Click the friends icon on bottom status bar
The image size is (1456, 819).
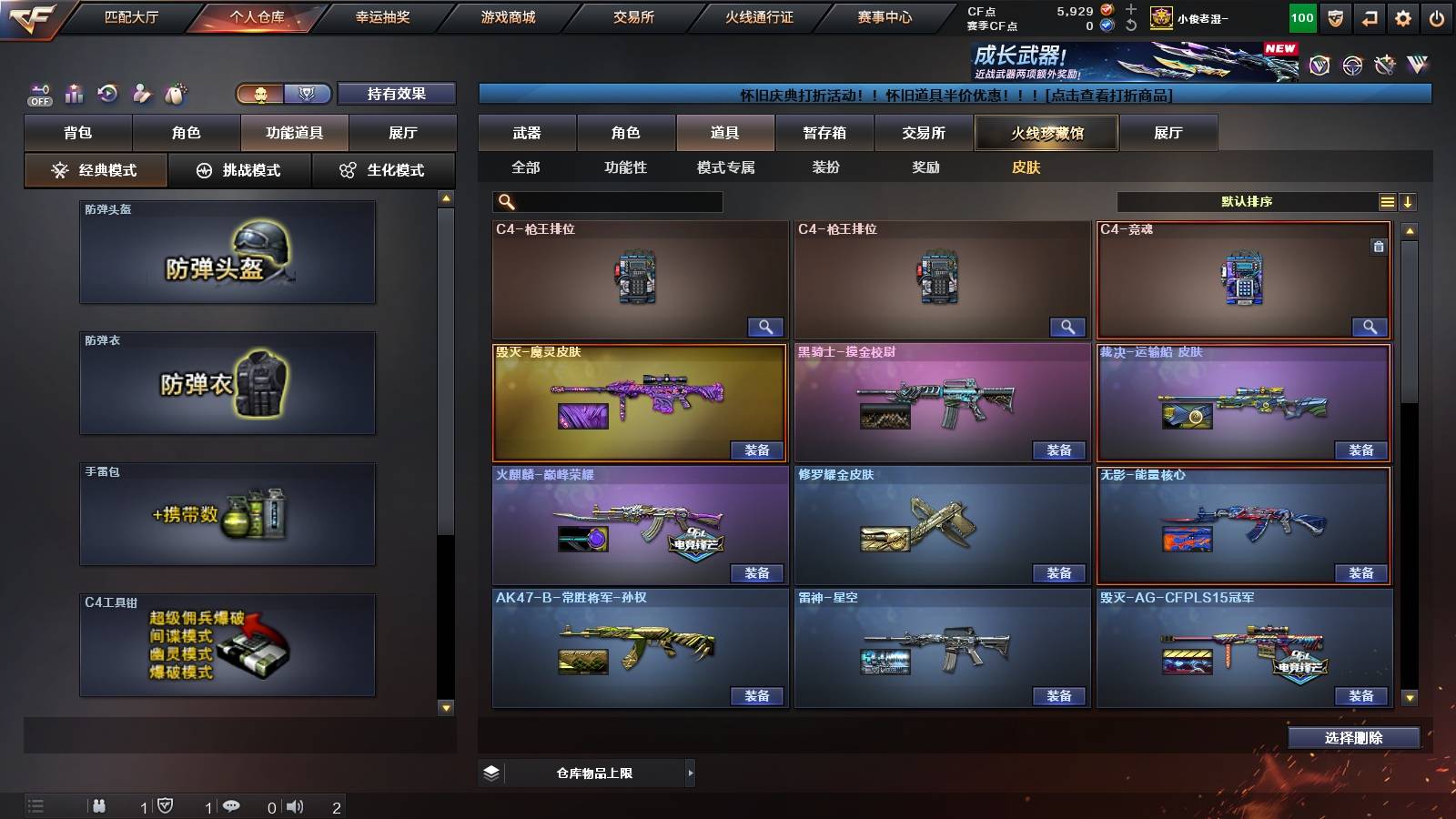(98, 806)
